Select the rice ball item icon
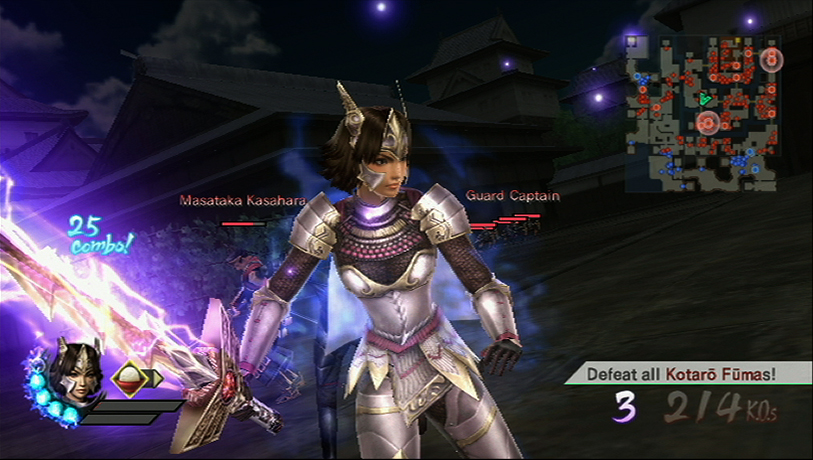The width and height of the screenshot is (813, 460). click(129, 378)
